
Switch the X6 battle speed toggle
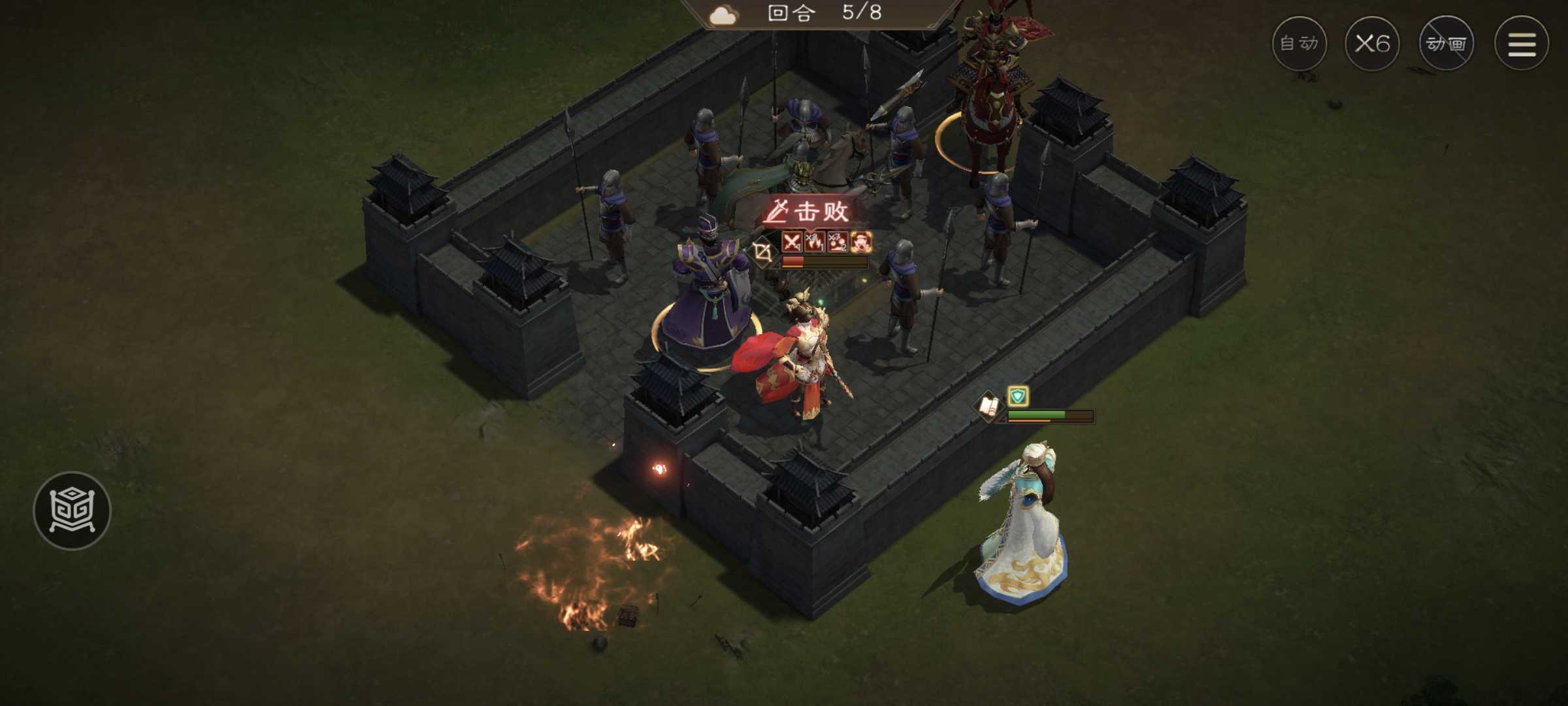click(1372, 44)
